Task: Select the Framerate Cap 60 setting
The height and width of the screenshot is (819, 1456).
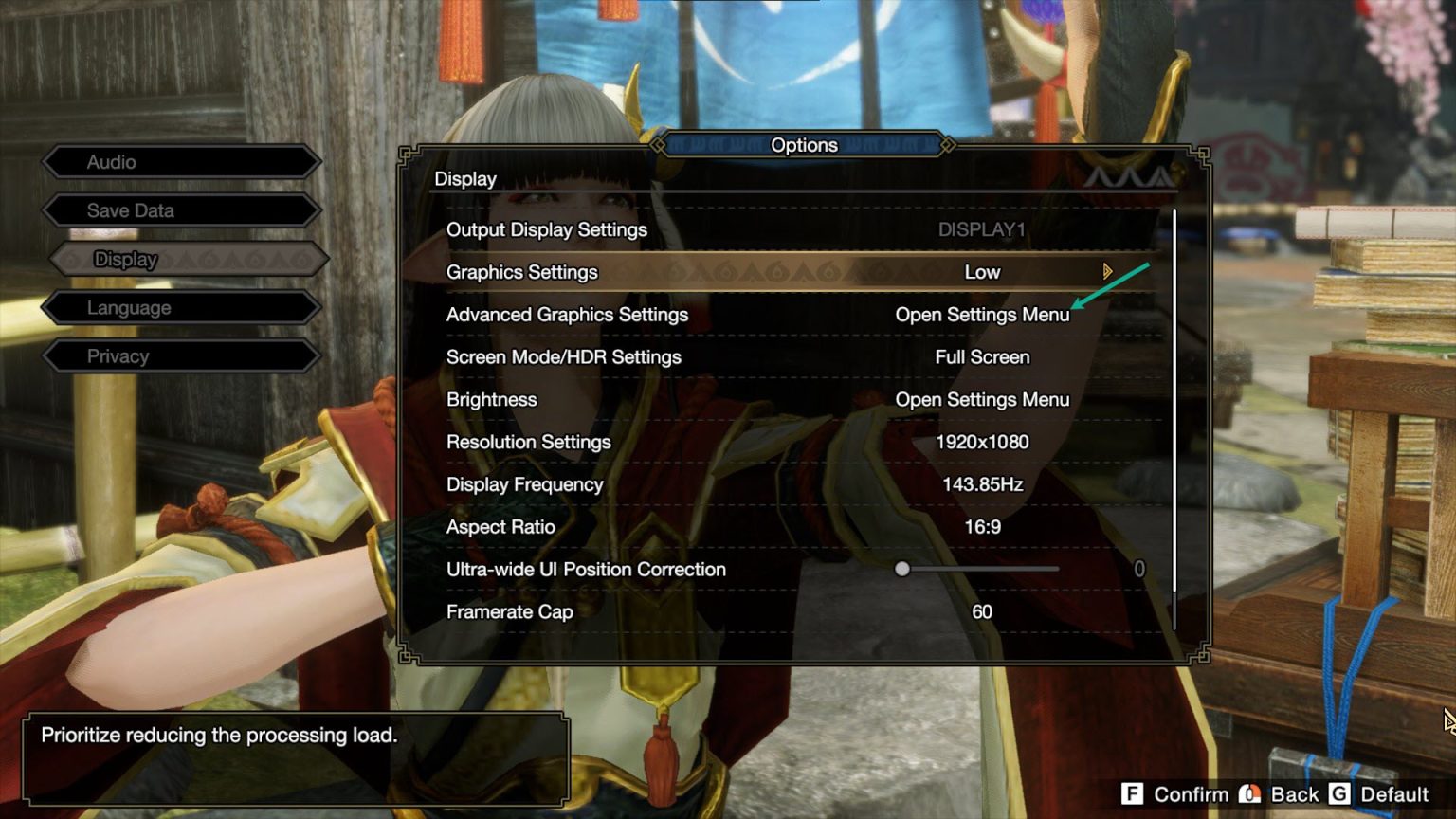Action: 979,611
